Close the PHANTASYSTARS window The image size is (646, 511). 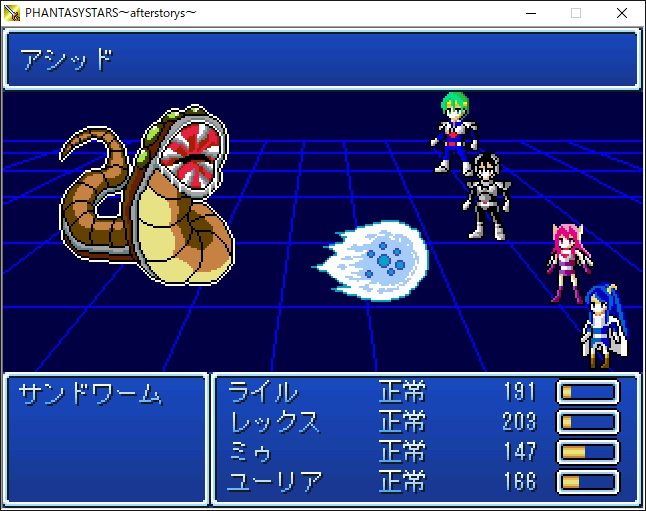coord(622,13)
